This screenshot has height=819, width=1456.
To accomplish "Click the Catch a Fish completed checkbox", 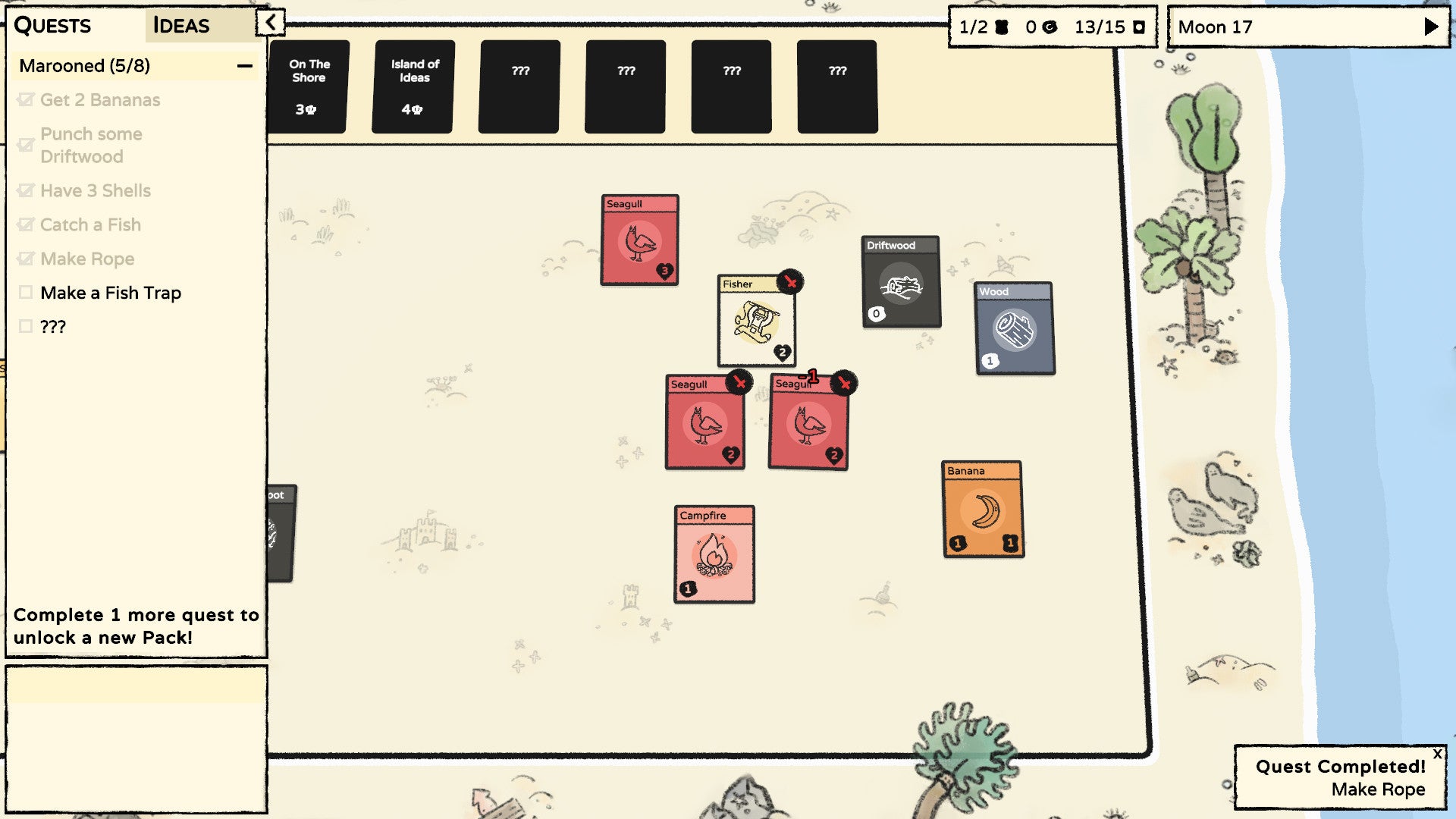I will pos(26,224).
